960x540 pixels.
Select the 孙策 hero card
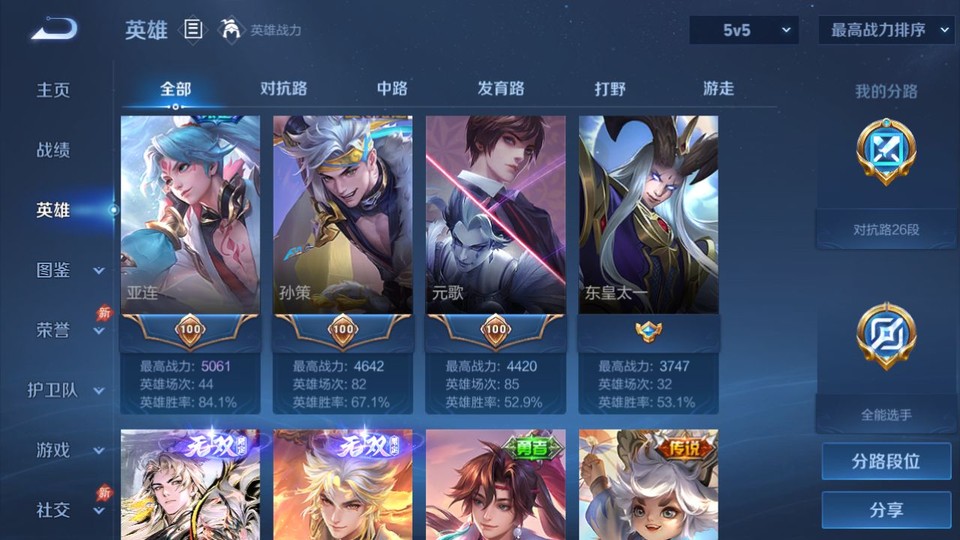pyautogui.click(x=343, y=215)
